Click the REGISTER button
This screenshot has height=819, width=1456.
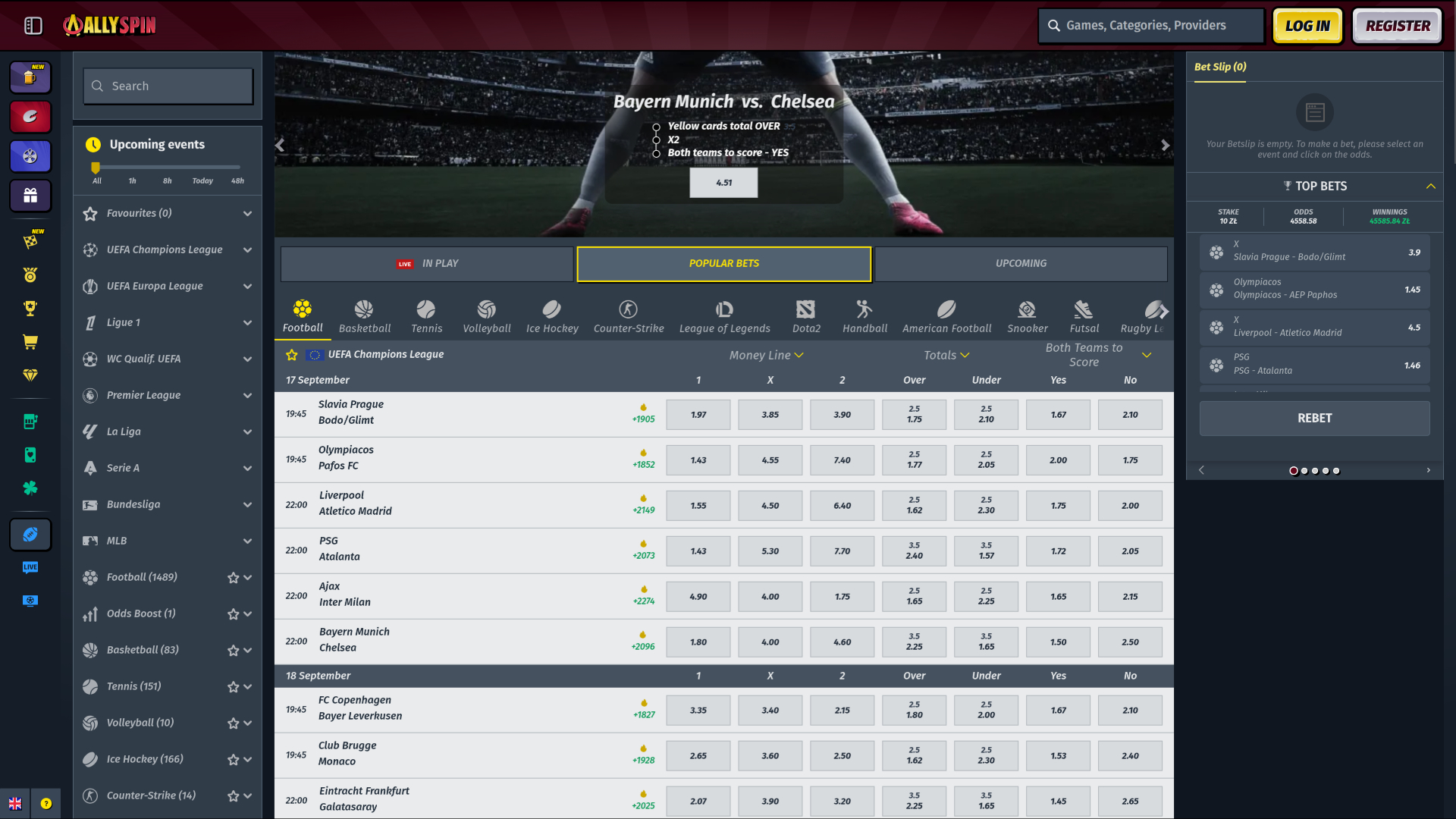(x=1396, y=25)
